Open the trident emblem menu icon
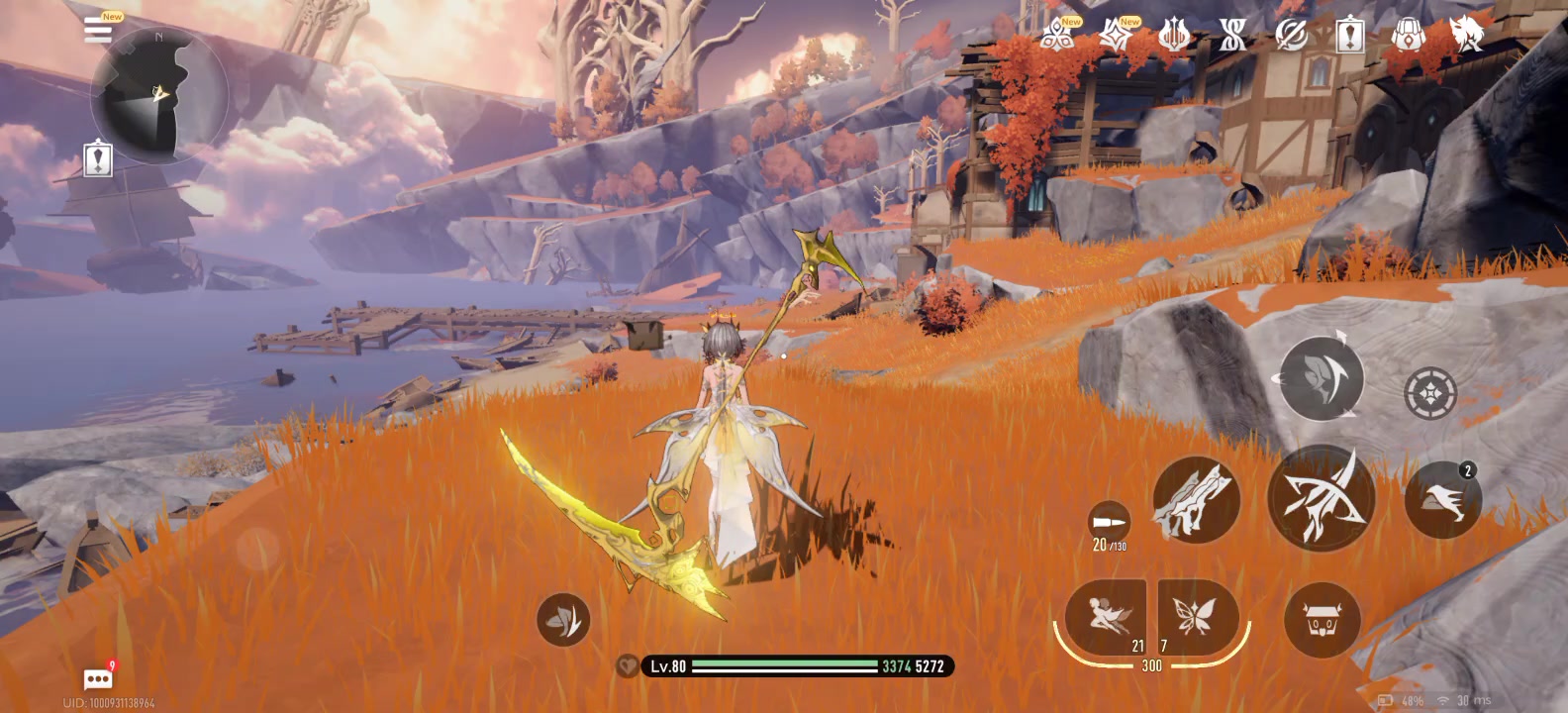Image resolution: width=1568 pixels, height=713 pixels. [1174, 37]
